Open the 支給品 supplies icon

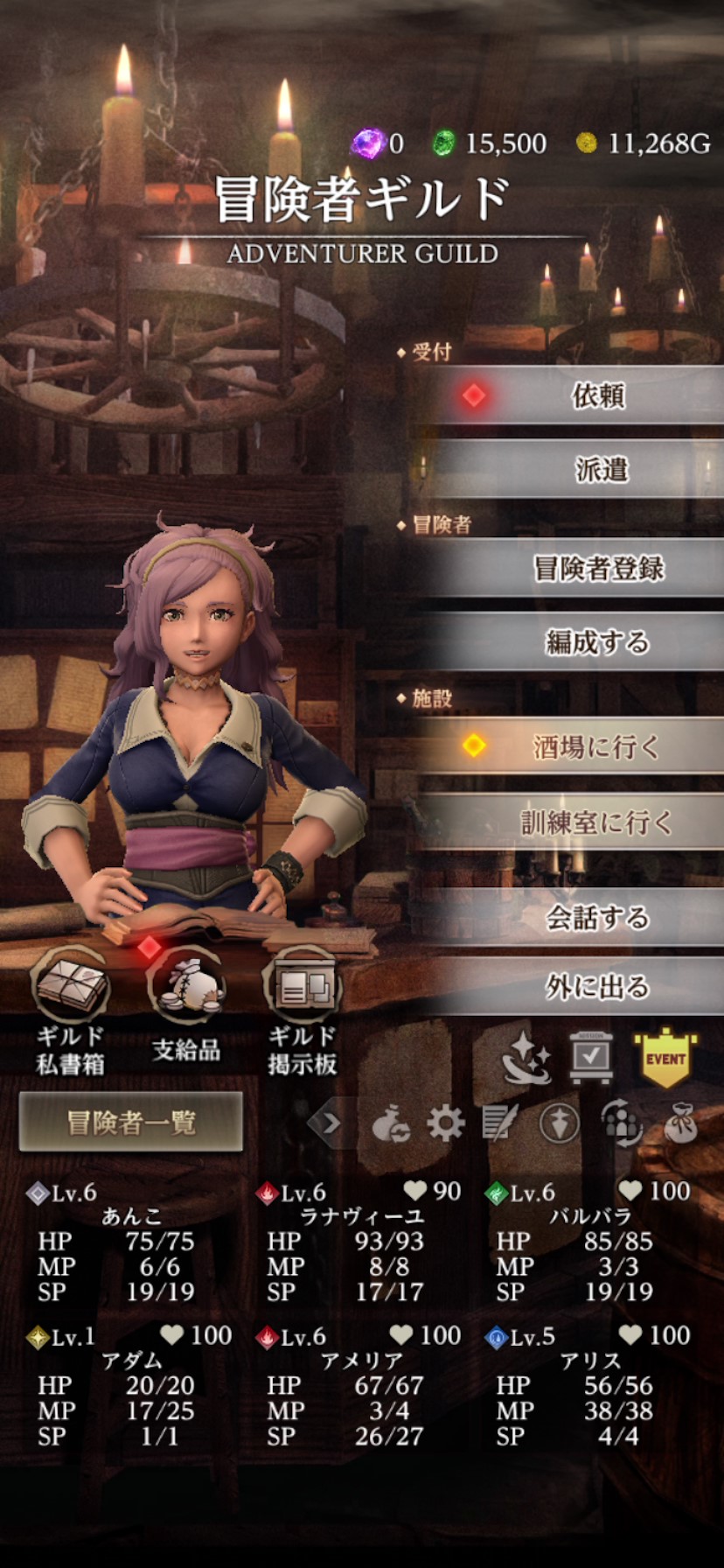[186, 1006]
